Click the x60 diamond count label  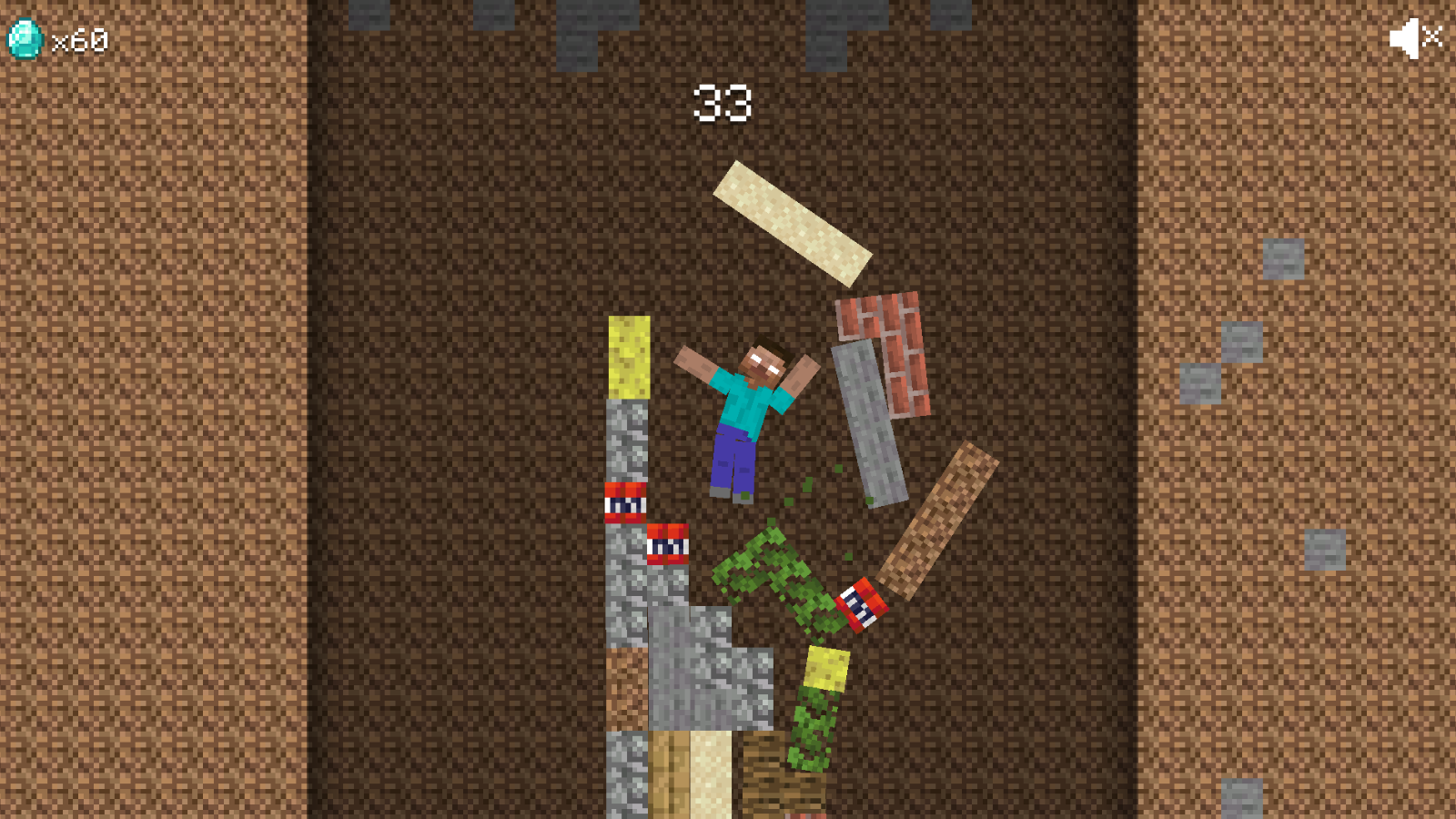point(77,40)
